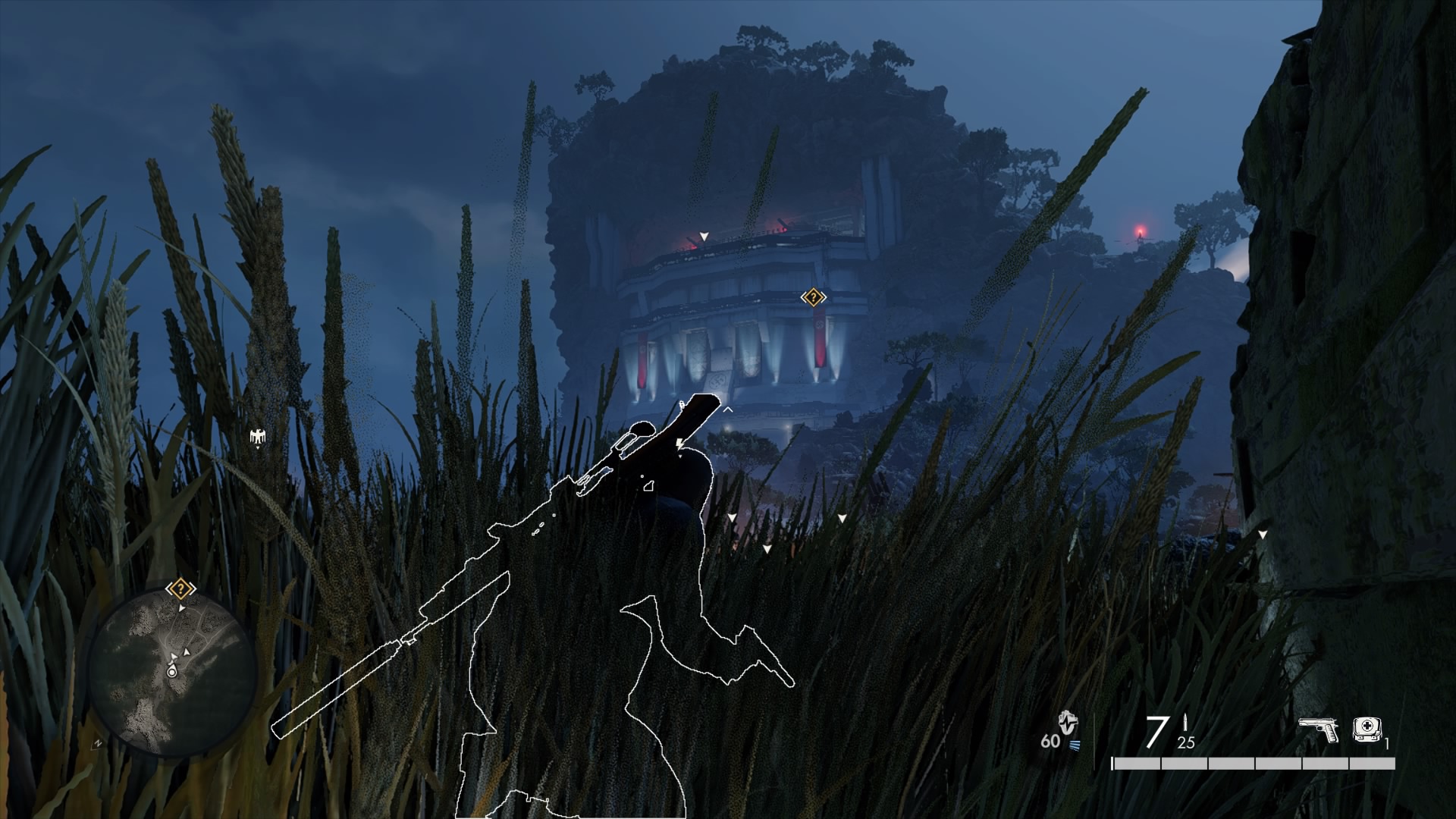The height and width of the screenshot is (819, 1456).
Task: Select the medkit item icon
Action: click(x=1367, y=730)
